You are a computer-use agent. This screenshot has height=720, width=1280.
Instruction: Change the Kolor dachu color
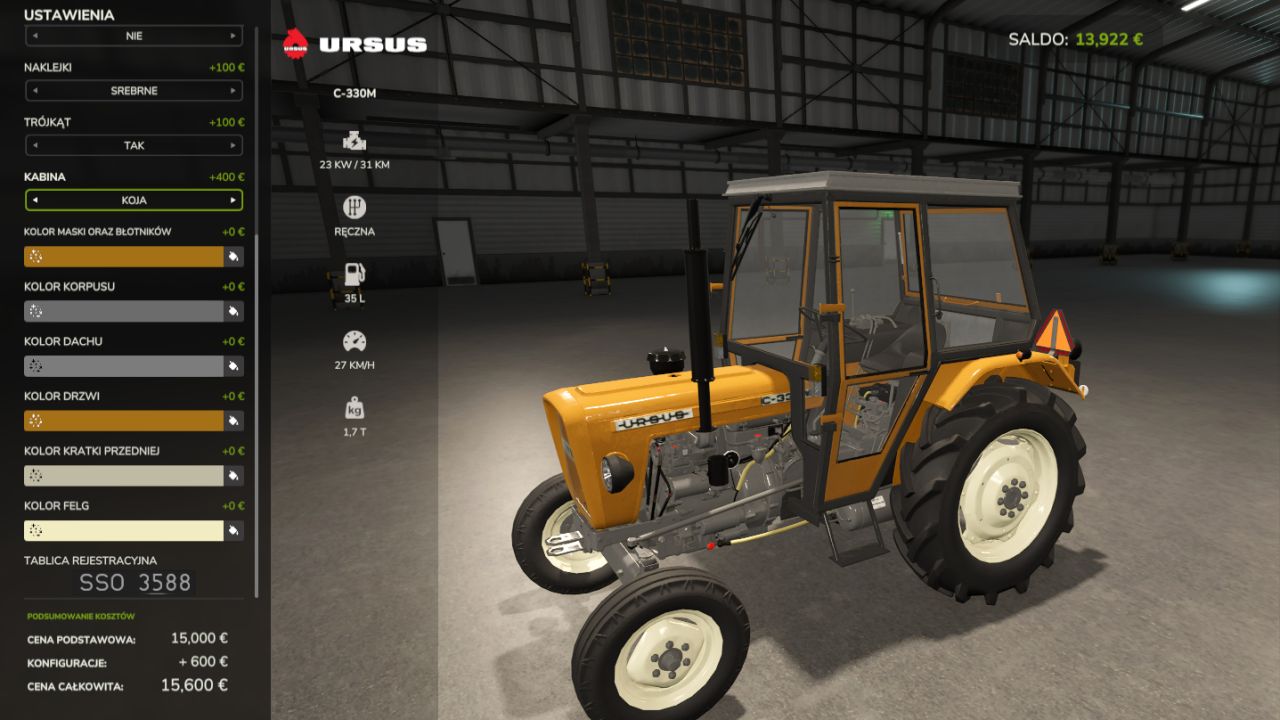coord(124,366)
